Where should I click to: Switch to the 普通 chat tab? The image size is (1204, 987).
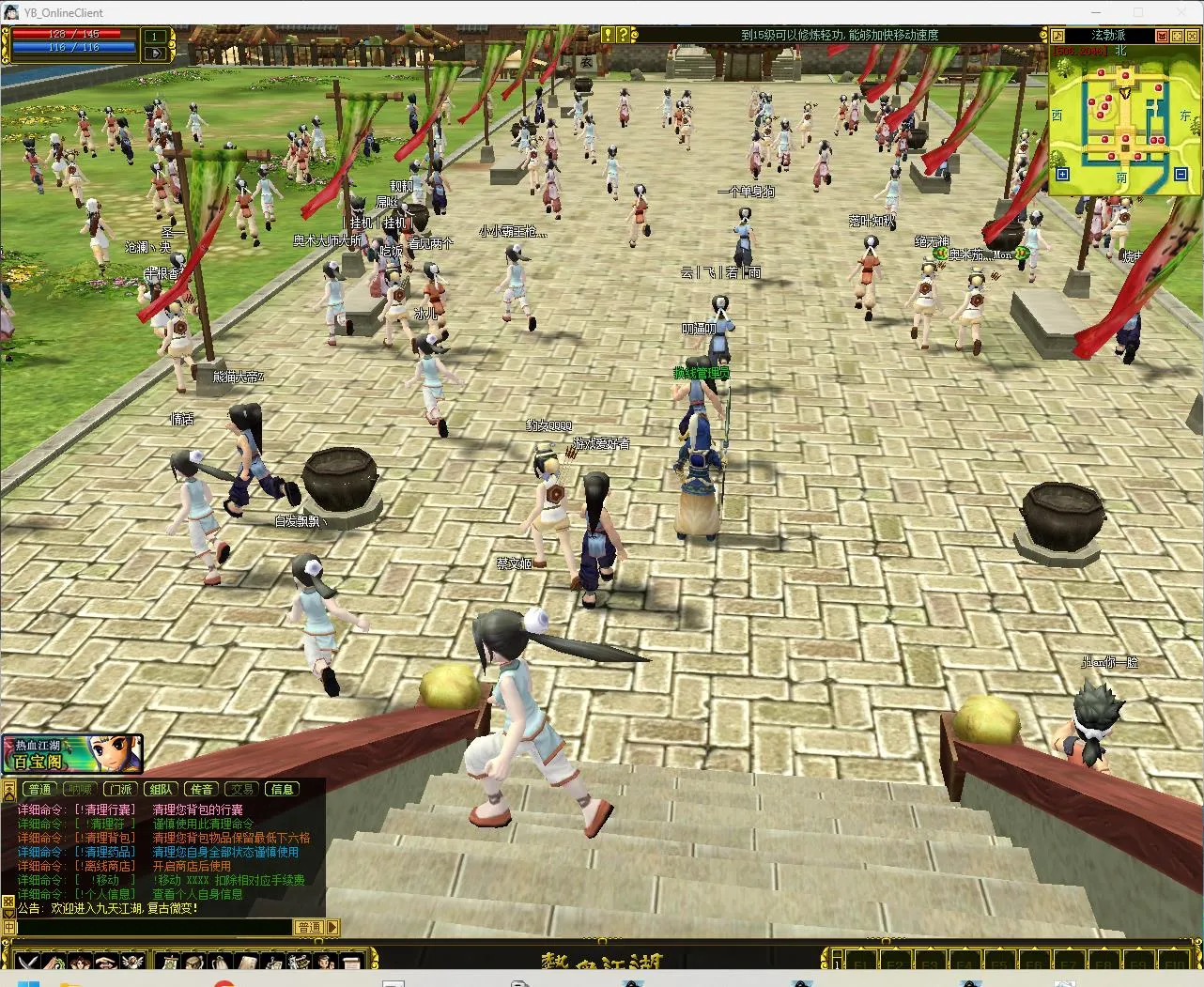(39, 790)
